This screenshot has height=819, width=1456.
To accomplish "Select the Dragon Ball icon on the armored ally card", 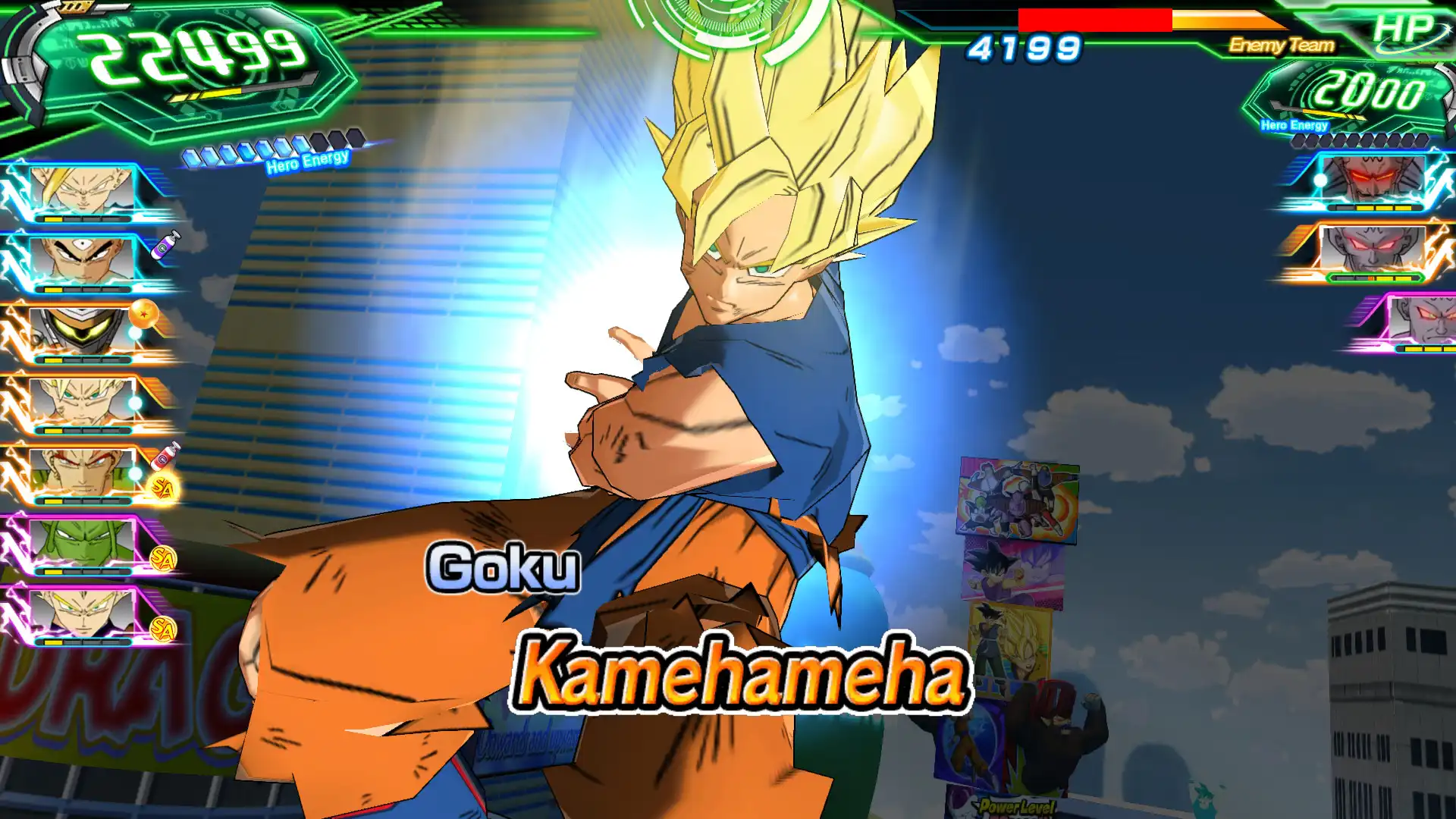I will point(144,315).
